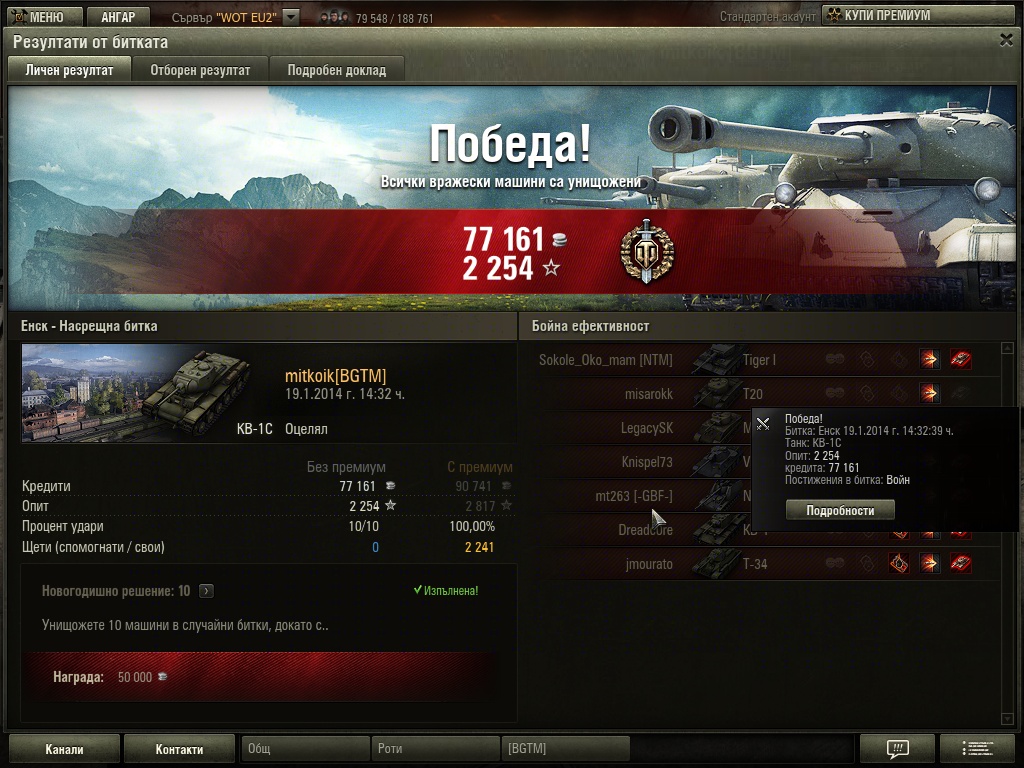Close the battle results window
The height and width of the screenshot is (768, 1024).
[1006, 40]
